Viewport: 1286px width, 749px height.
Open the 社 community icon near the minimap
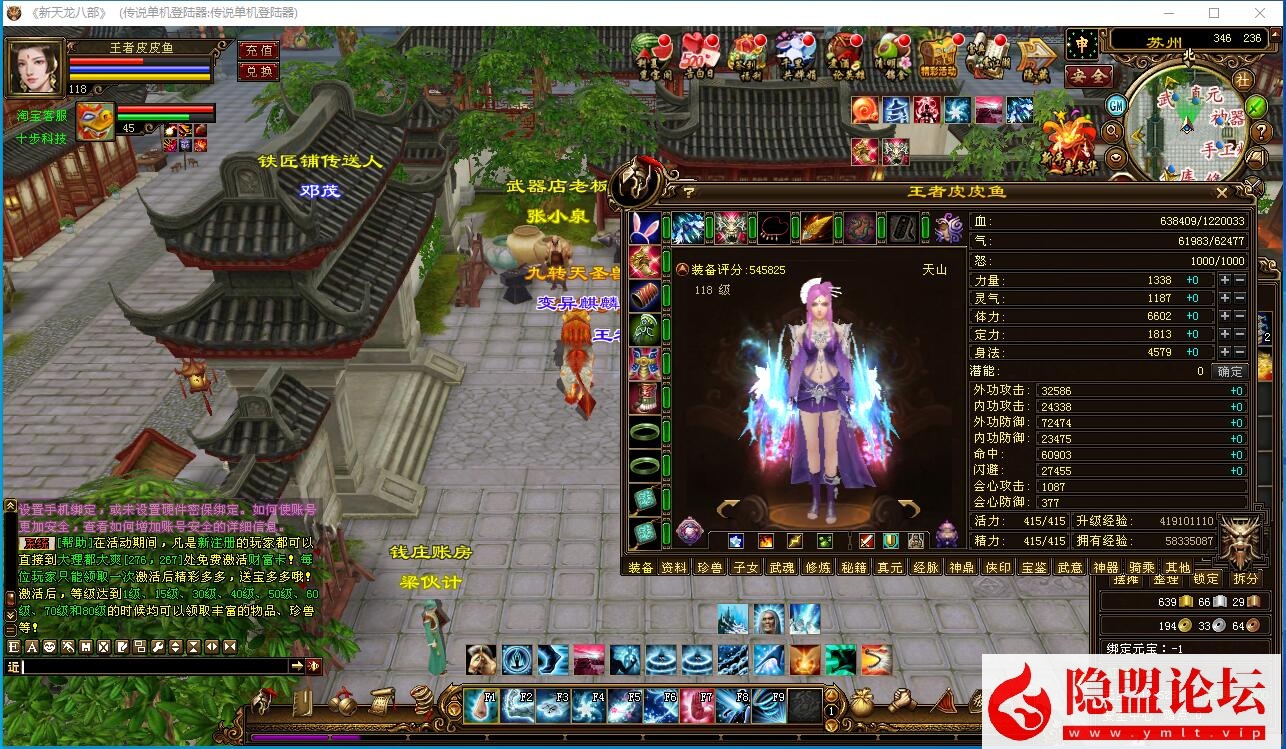[x=1245, y=80]
